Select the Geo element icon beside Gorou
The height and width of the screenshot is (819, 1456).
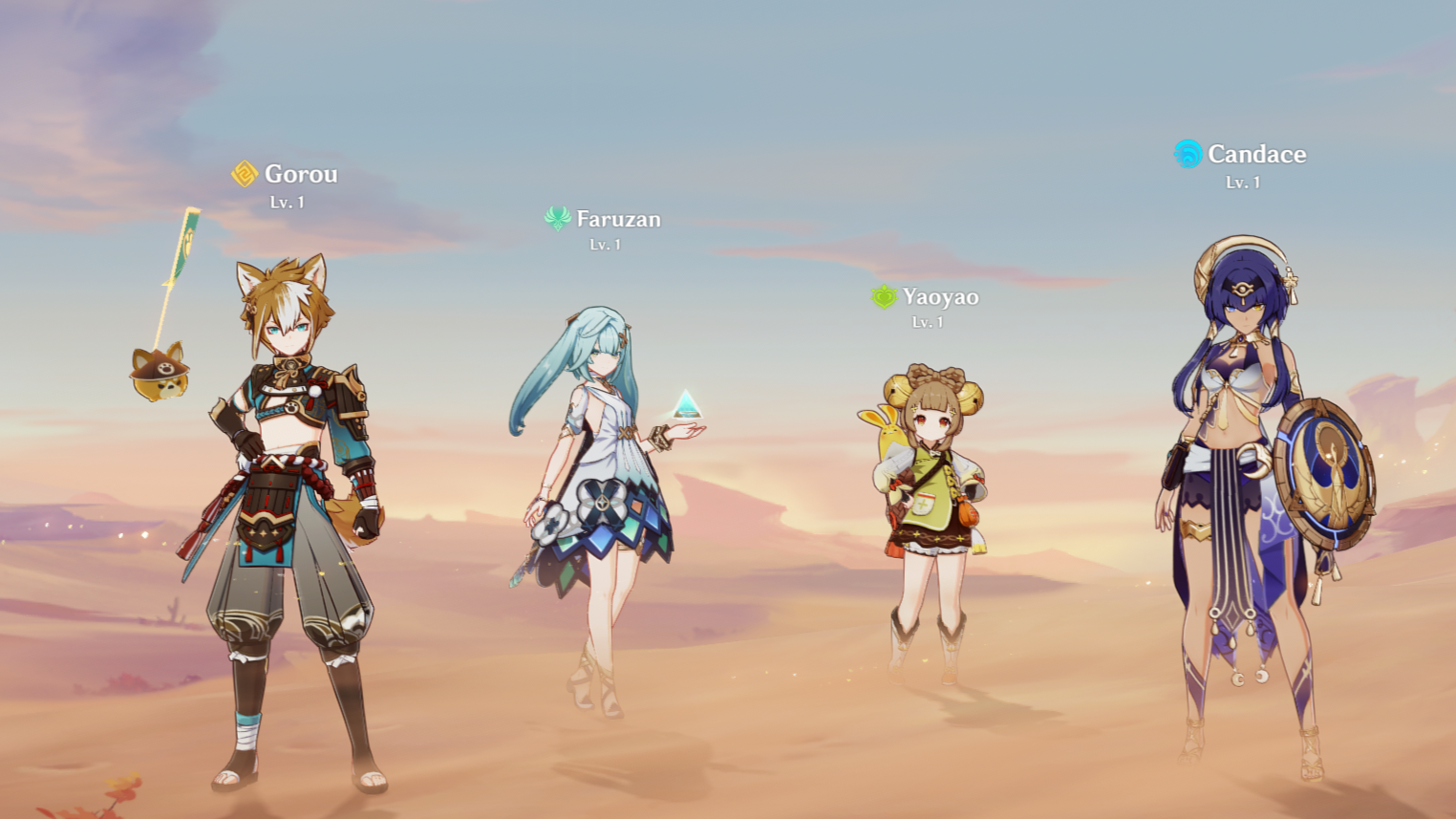(x=244, y=173)
